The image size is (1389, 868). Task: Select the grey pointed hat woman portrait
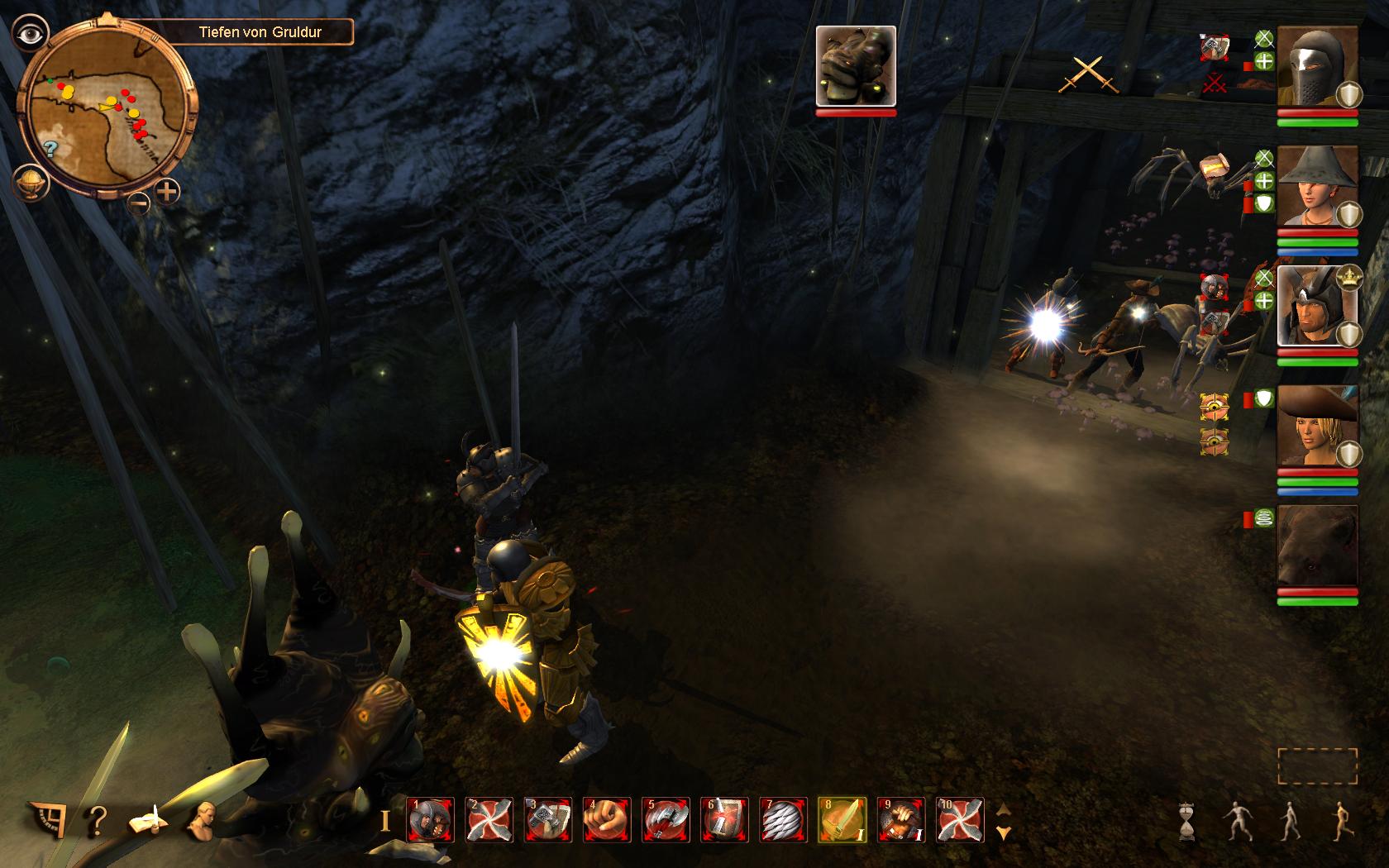1317,186
